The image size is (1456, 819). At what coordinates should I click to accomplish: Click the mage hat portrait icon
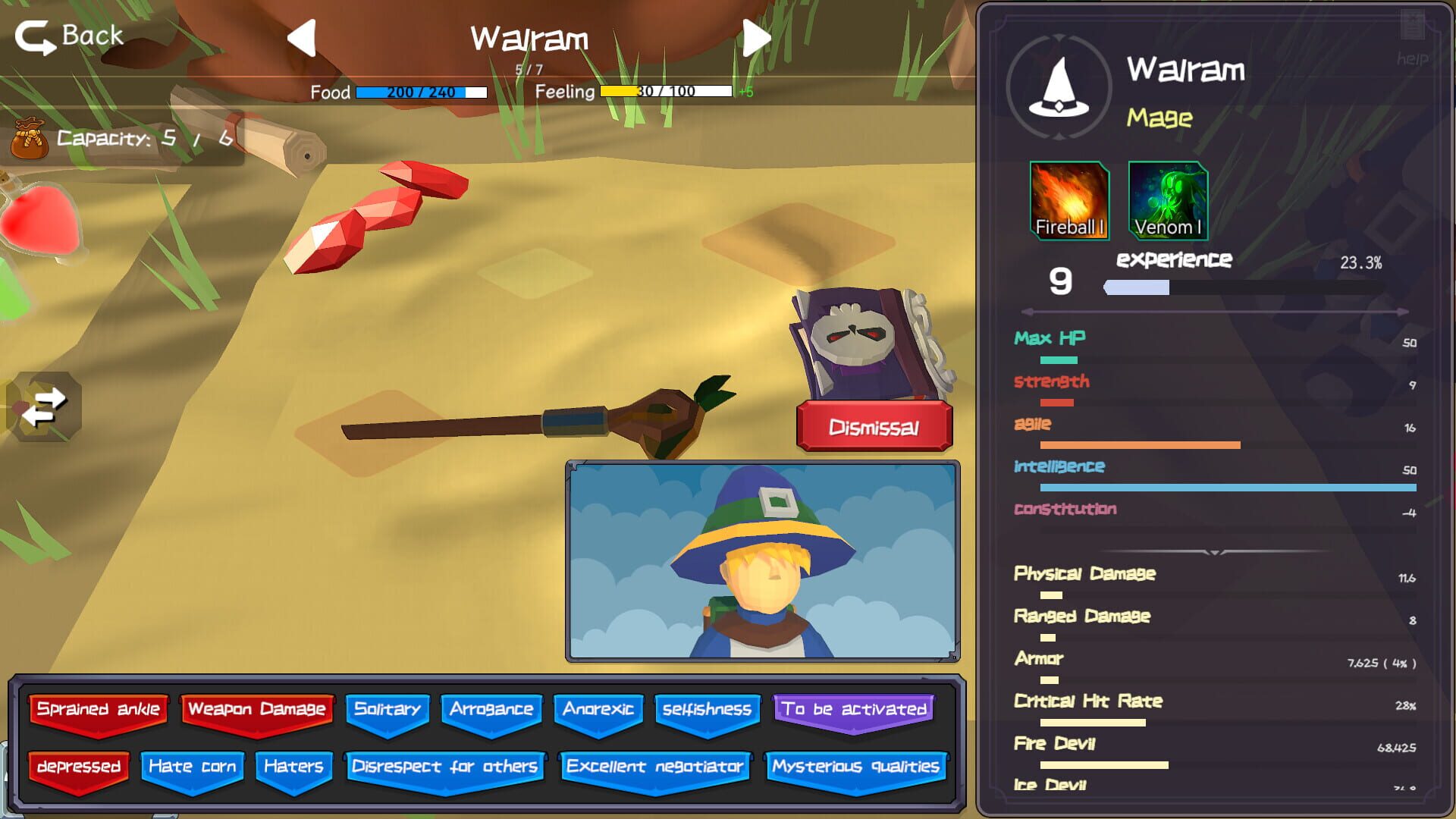[x=1057, y=87]
